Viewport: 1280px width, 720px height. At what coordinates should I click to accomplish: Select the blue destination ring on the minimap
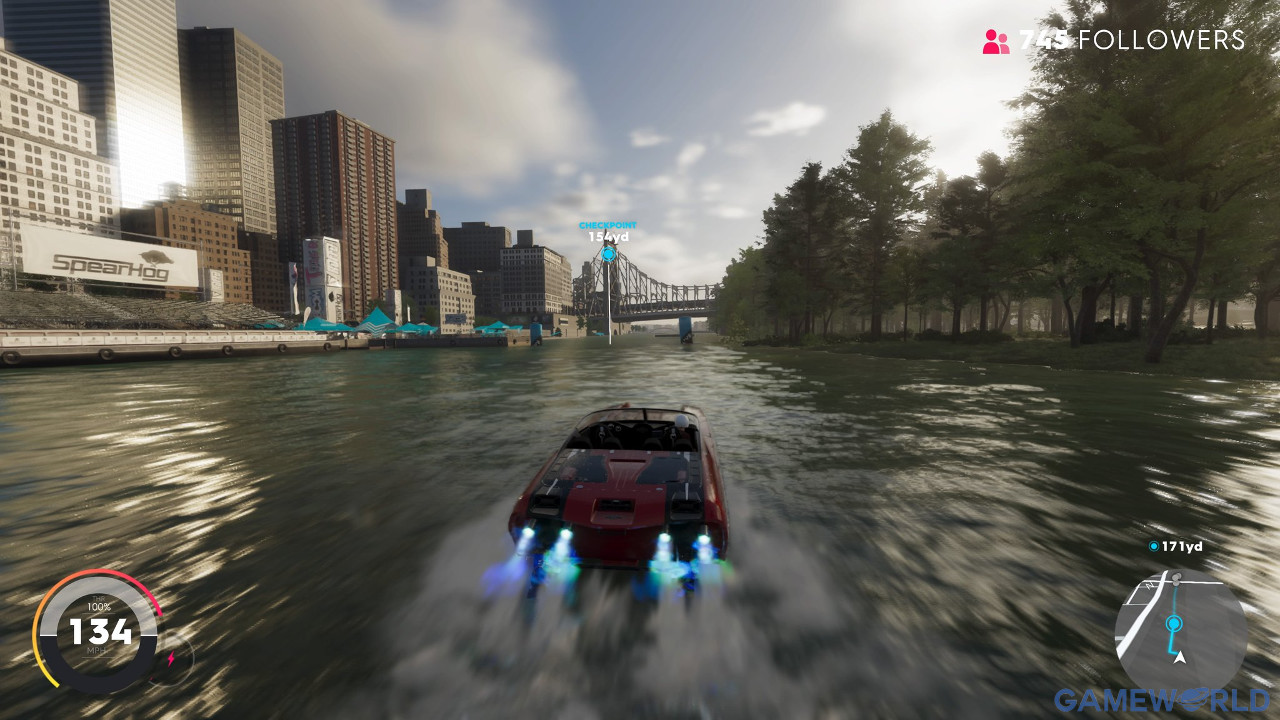pyautogui.click(x=1172, y=622)
